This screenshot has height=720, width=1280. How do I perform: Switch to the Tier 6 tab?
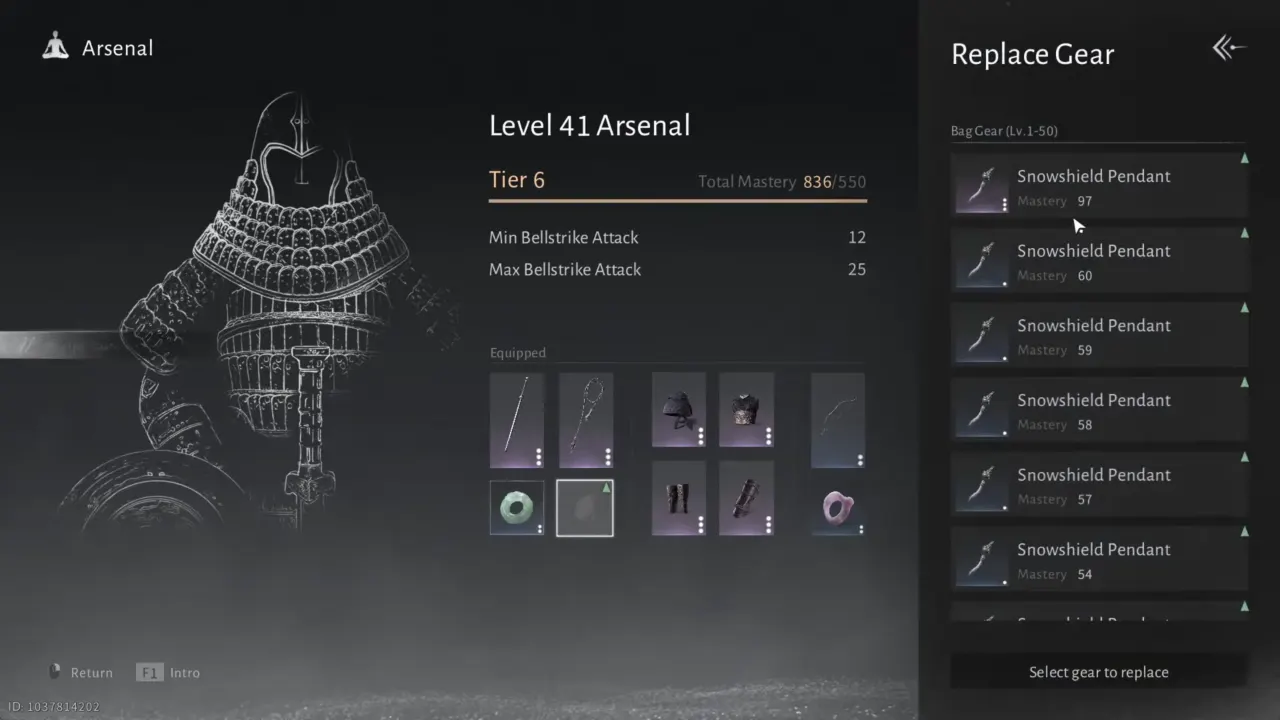click(x=516, y=180)
